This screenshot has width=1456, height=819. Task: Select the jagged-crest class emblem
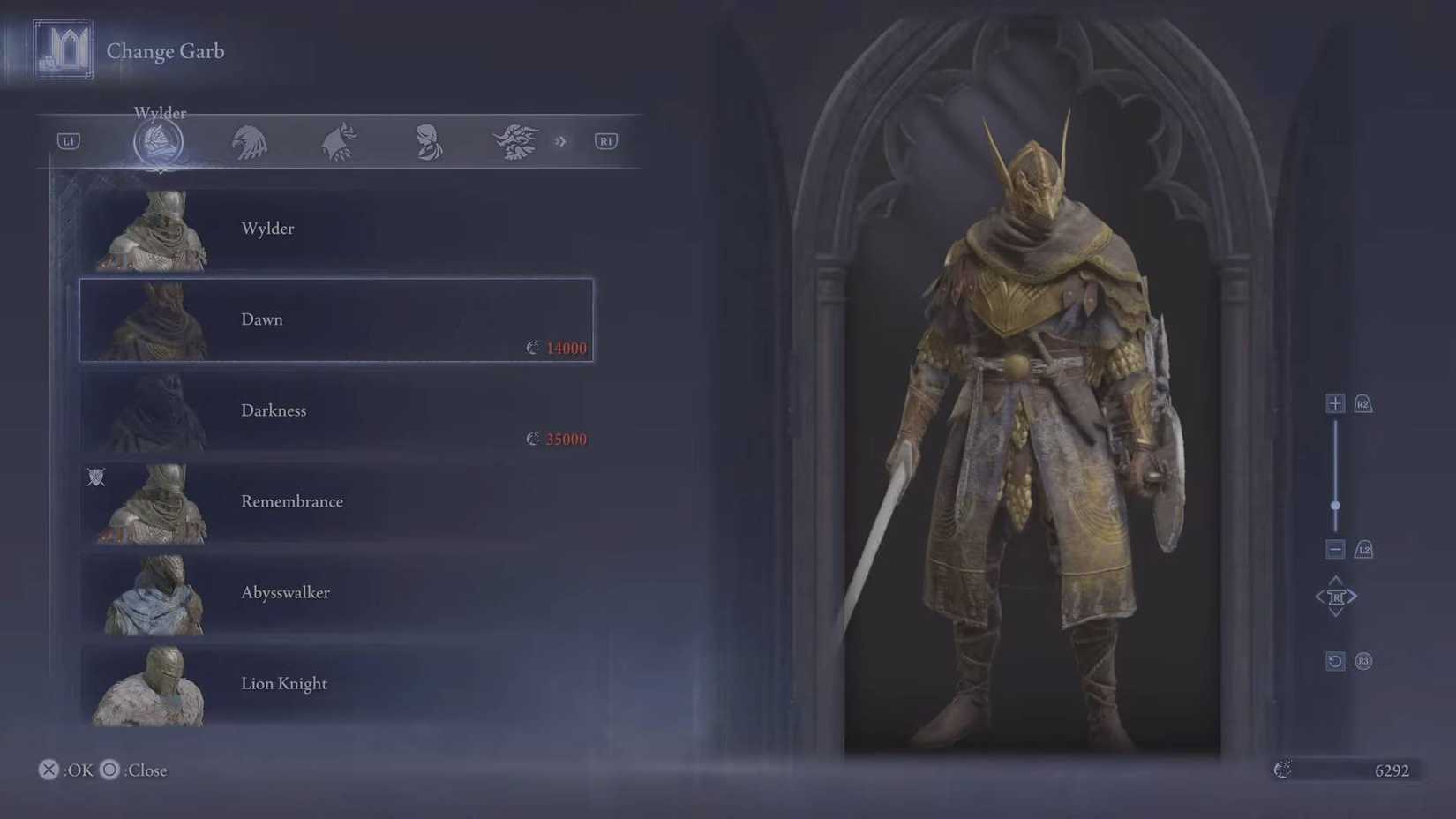(338, 141)
